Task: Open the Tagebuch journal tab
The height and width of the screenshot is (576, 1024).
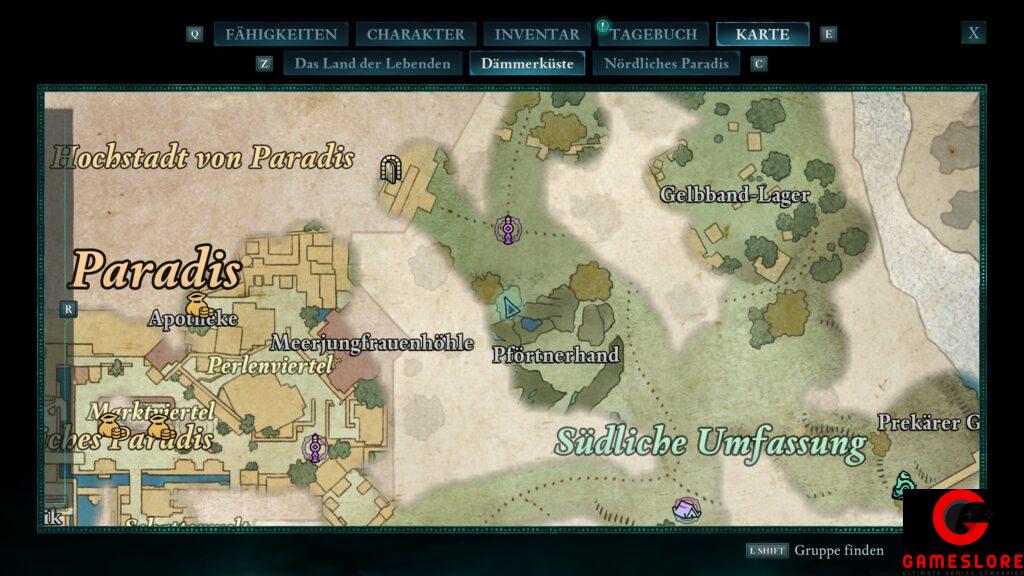Action: 654,34
